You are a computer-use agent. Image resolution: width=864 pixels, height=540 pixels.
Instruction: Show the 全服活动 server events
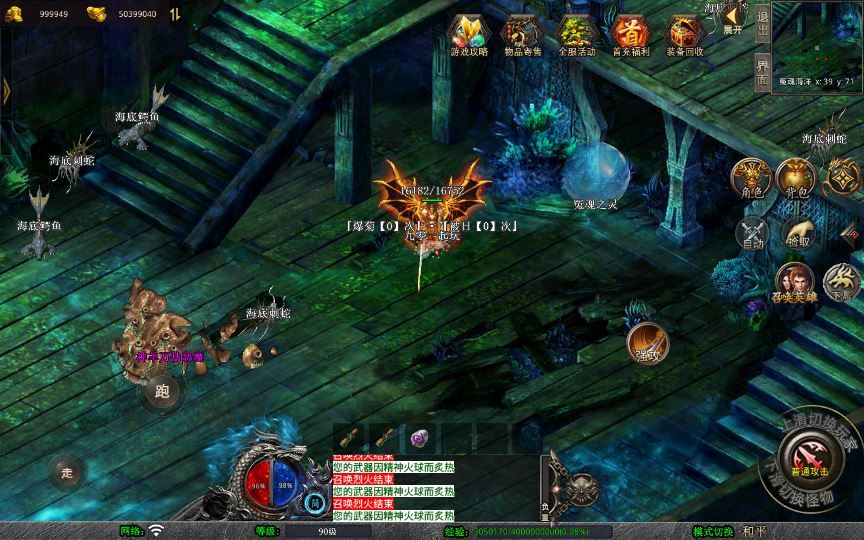coord(576,34)
